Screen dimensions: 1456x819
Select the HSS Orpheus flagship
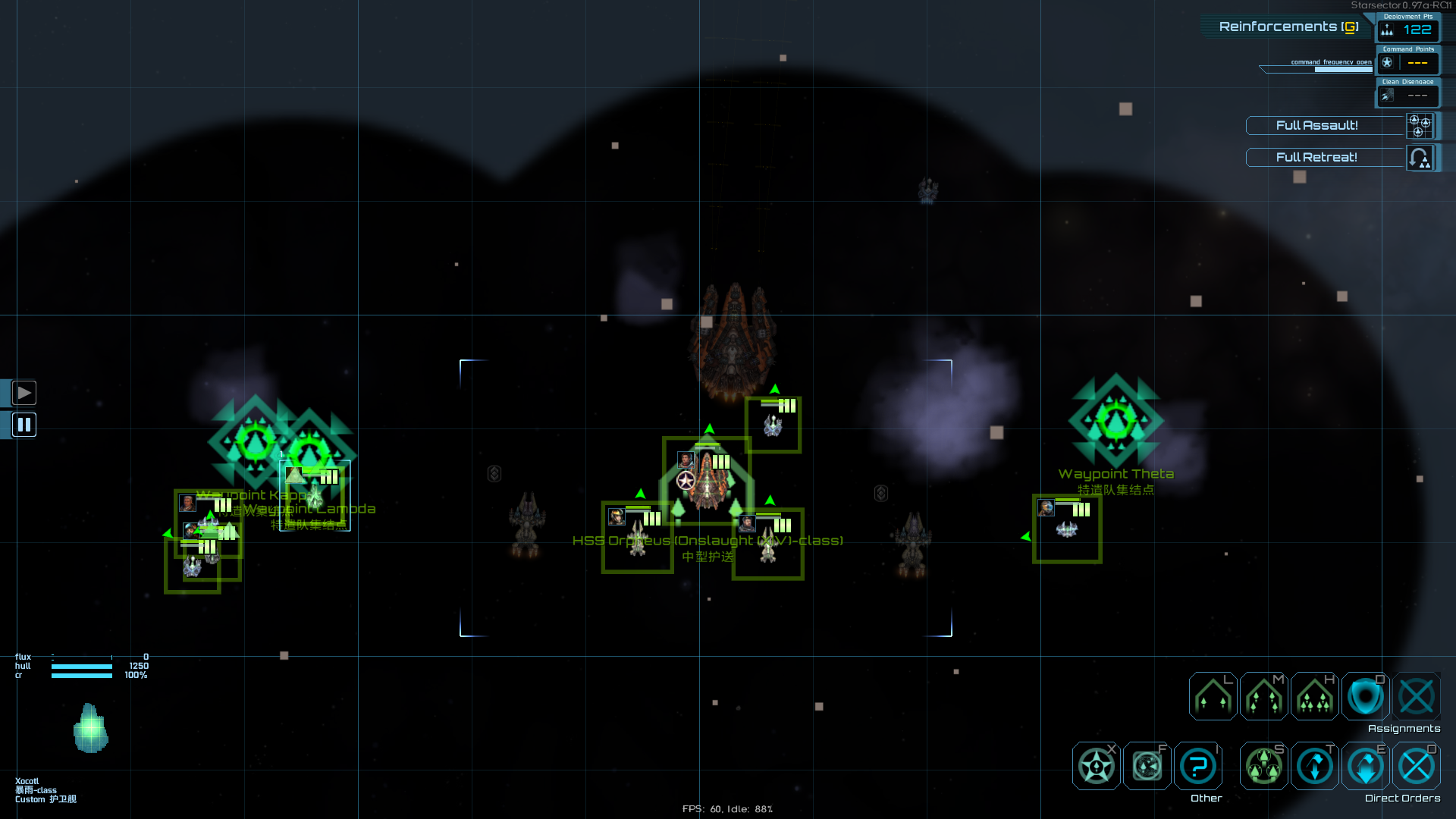(x=708, y=478)
